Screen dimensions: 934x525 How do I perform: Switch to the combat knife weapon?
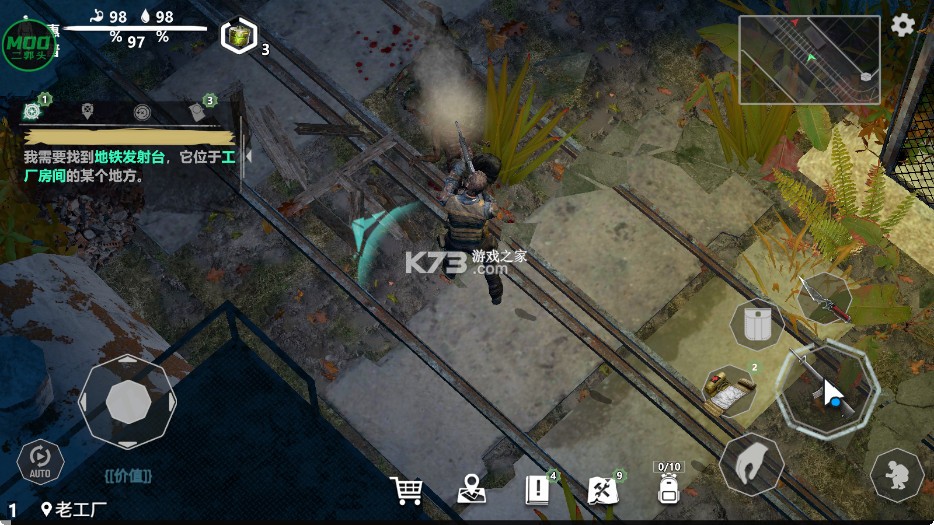[825, 298]
